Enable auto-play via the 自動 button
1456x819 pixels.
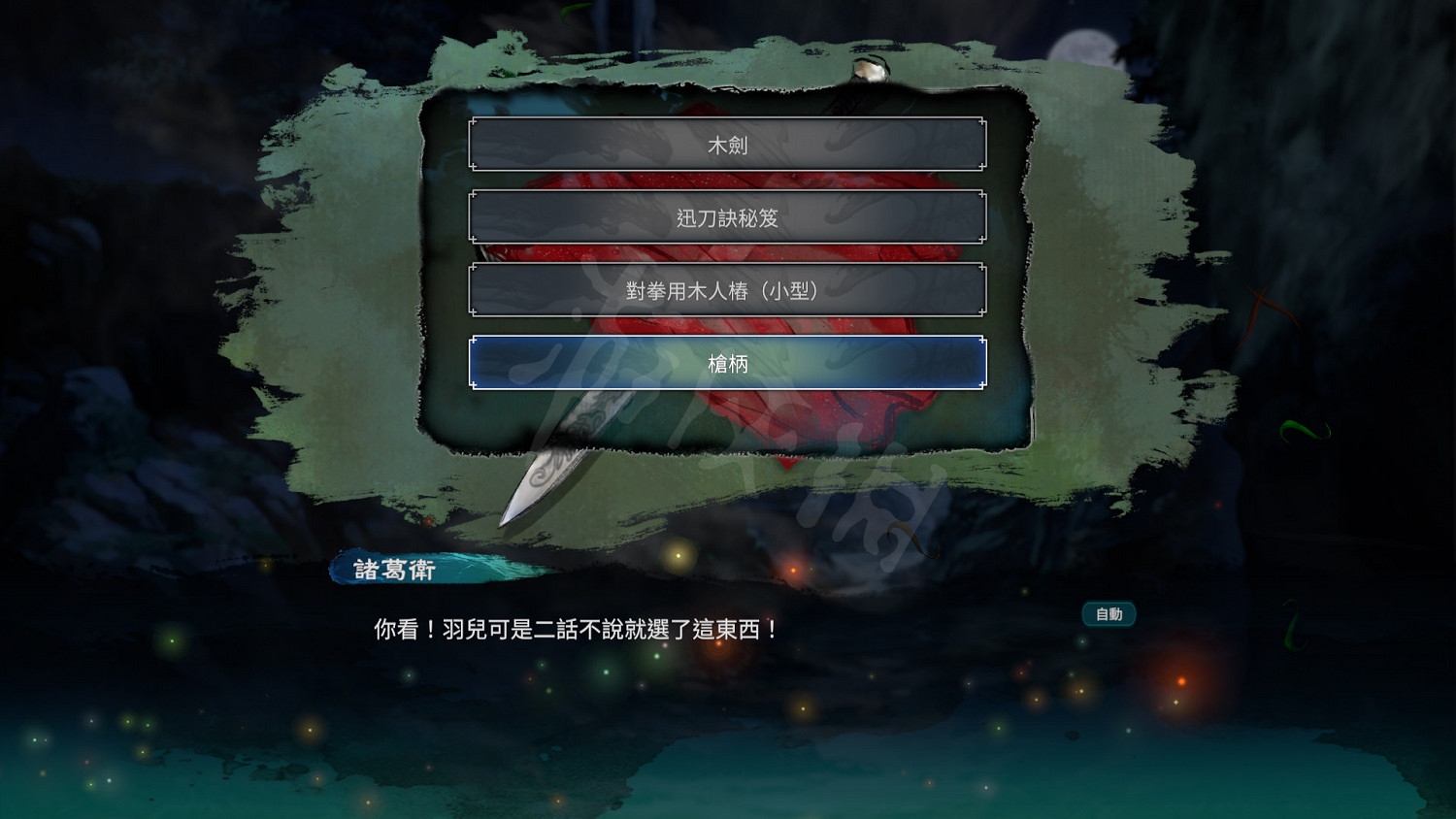[1108, 613]
